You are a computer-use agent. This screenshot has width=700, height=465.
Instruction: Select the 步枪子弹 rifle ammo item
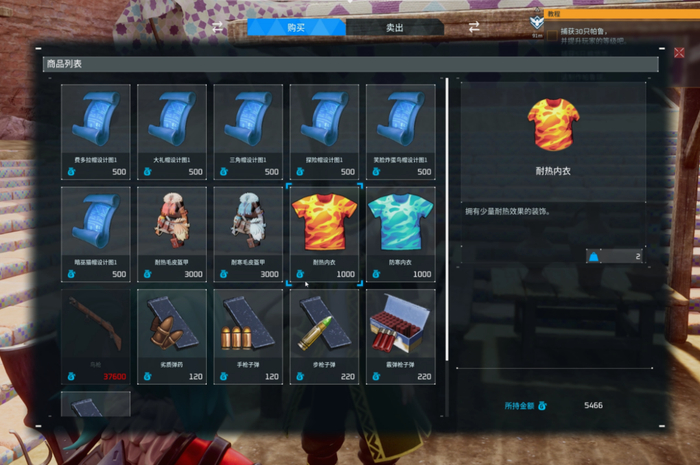point(324,336)
